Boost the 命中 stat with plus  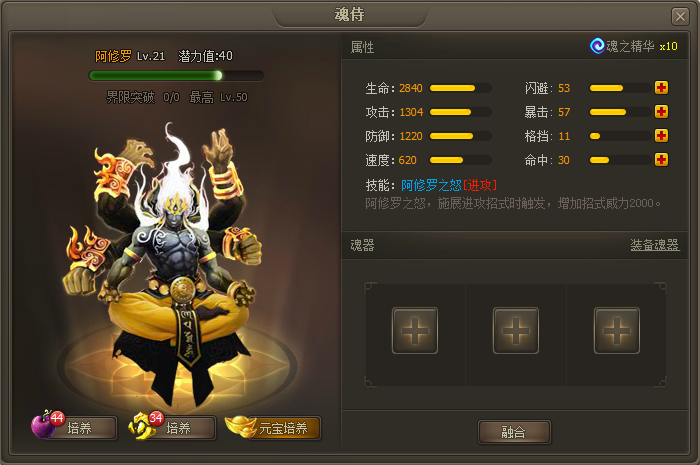(x=661, y=160)
